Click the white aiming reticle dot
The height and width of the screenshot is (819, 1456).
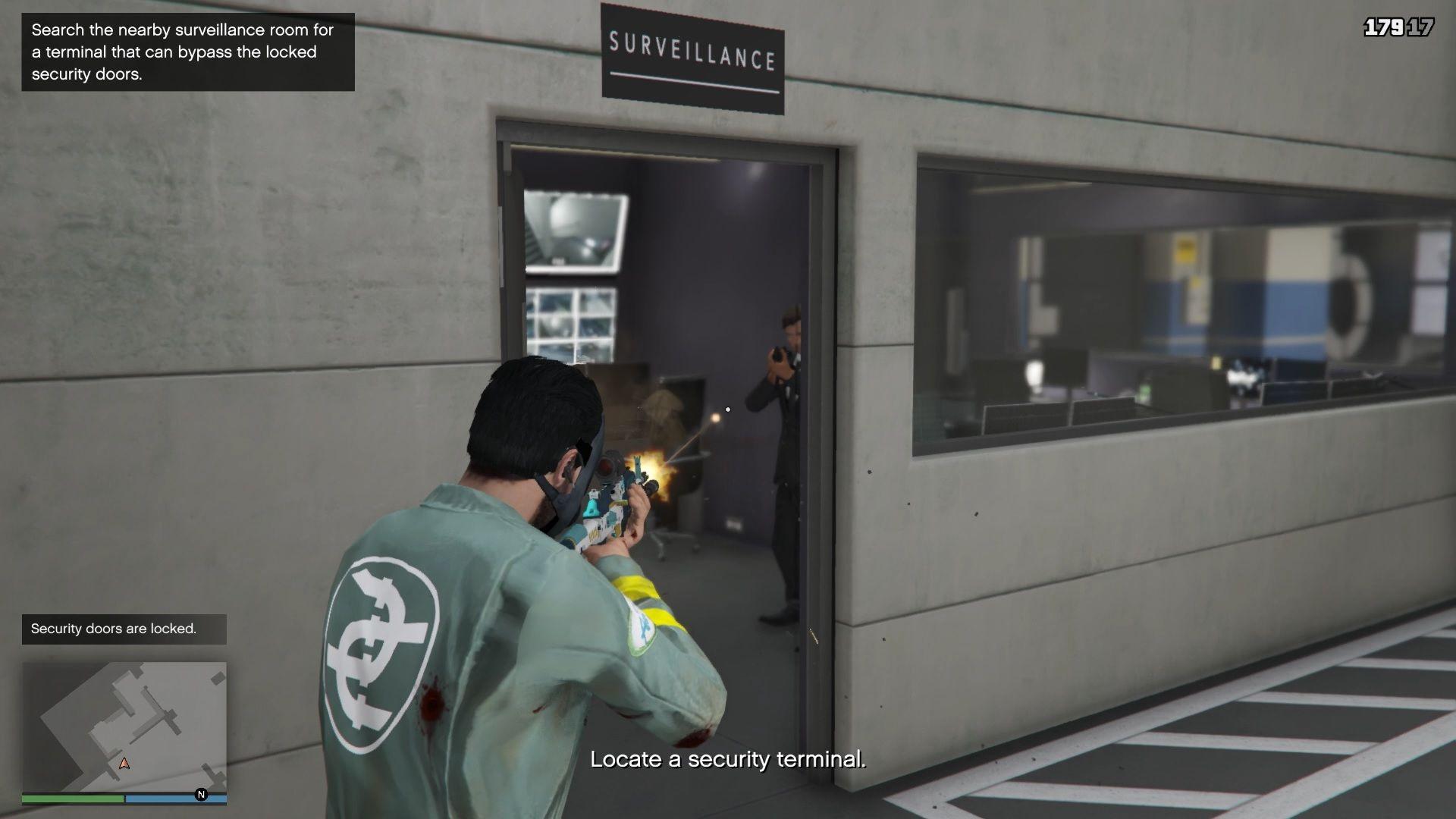727,408
